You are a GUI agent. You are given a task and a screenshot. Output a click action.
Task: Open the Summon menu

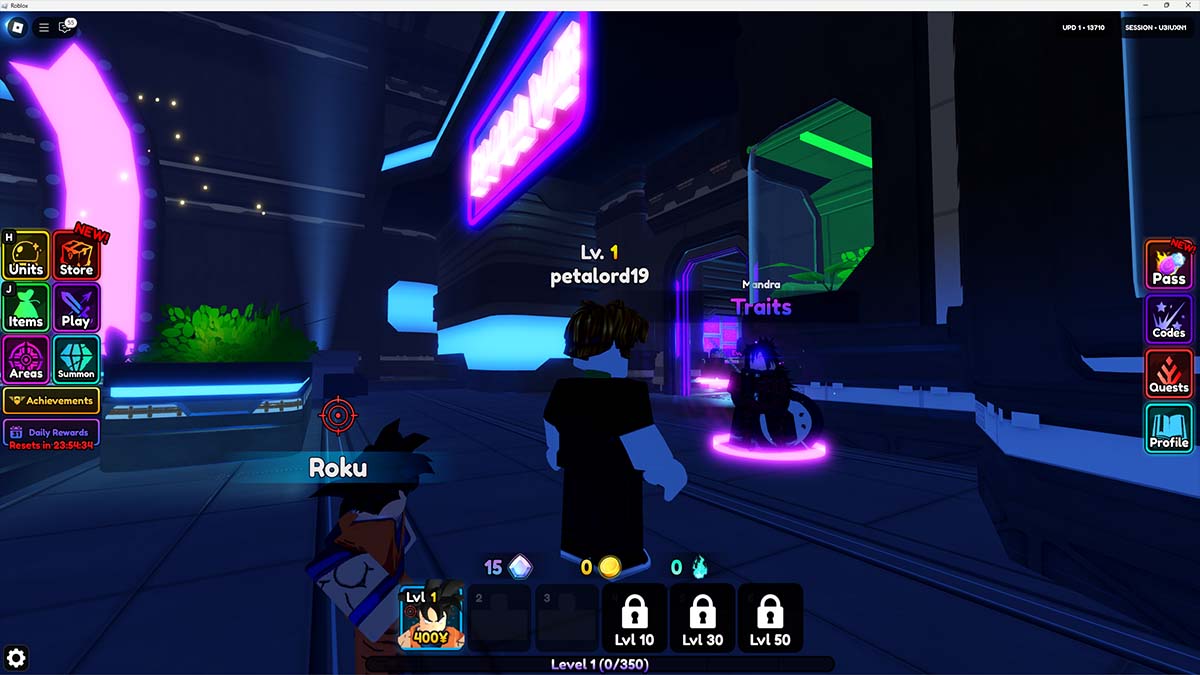coord(76,359)
